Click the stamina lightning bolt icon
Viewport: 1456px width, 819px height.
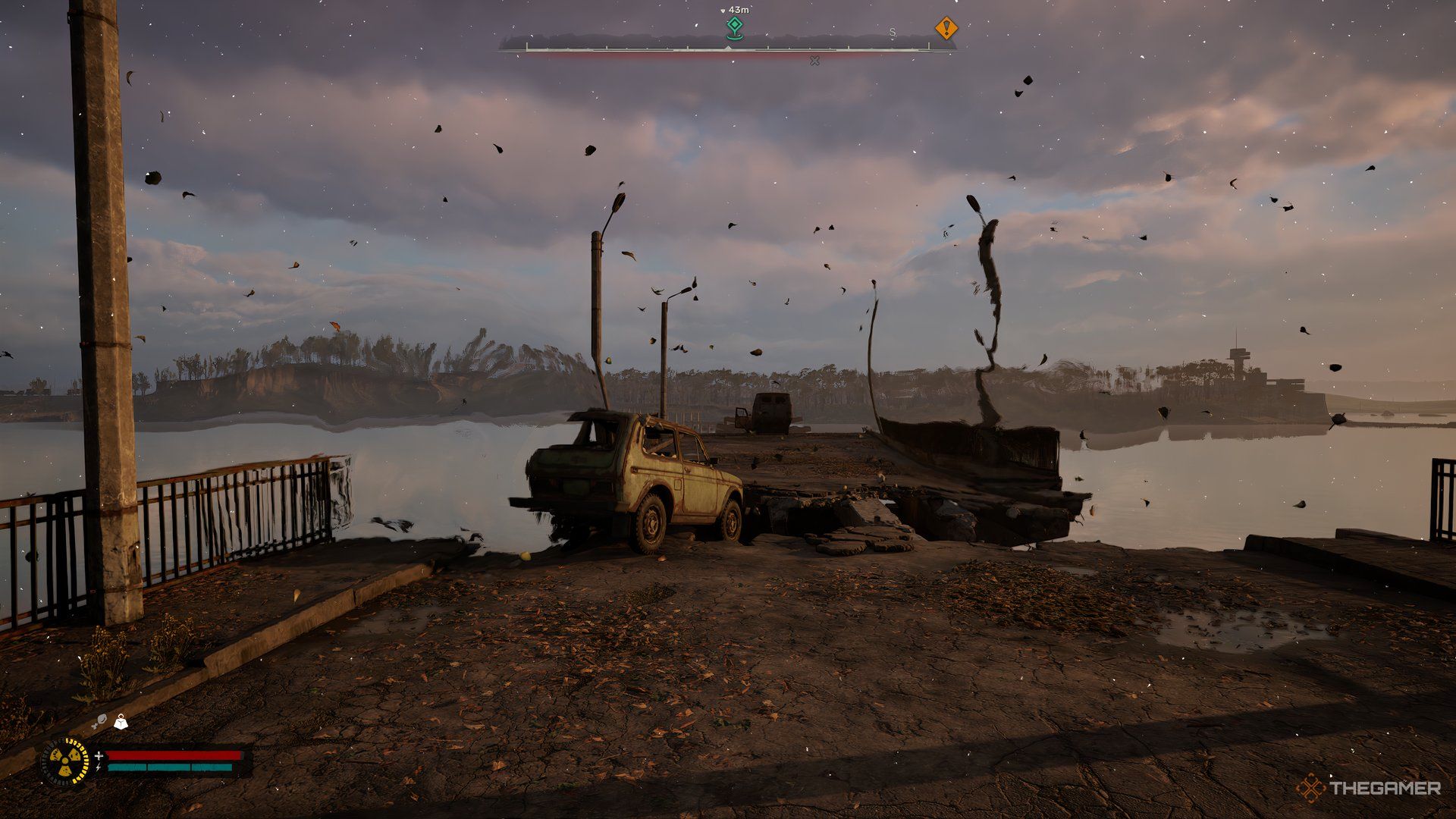(99, 767)
